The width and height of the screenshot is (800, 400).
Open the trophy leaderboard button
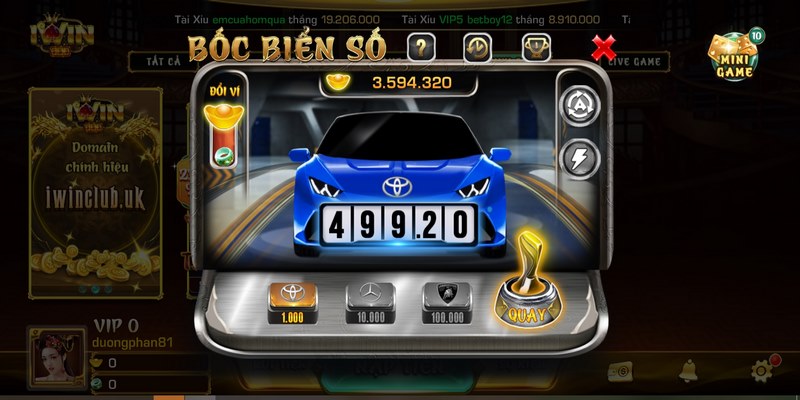(536, 47)
